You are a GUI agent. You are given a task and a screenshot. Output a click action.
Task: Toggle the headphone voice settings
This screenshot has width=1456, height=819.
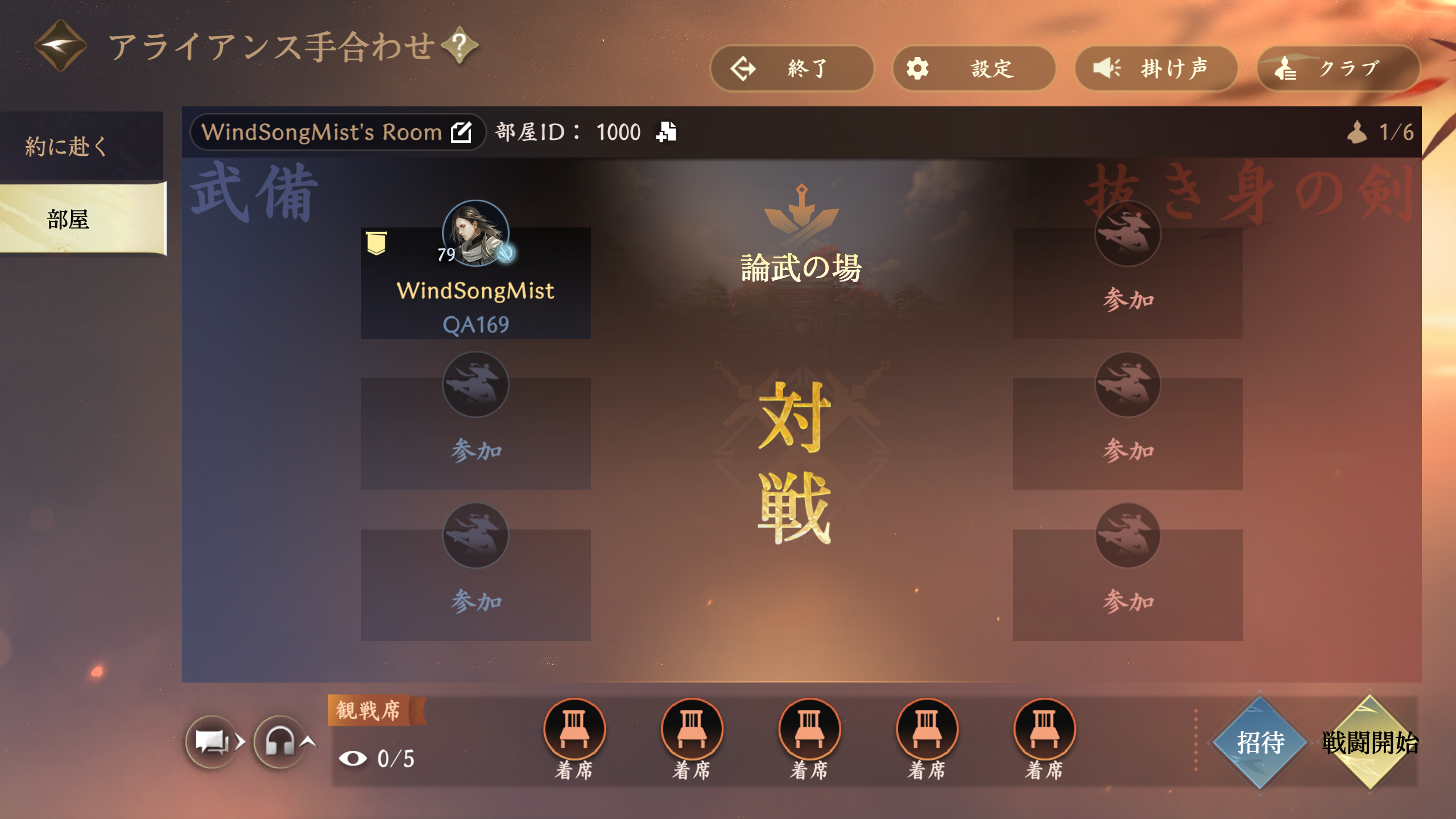280,742
